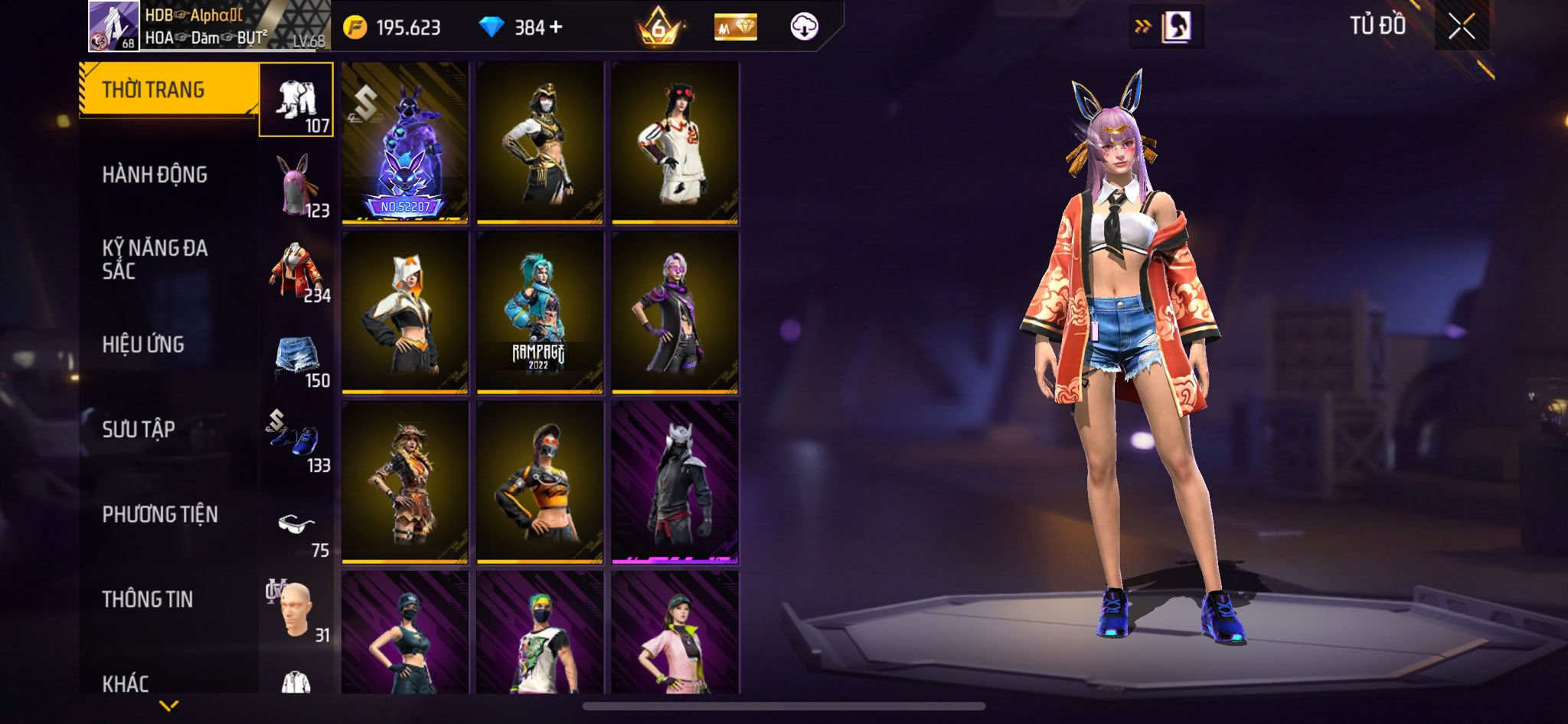Choose the full outfit sets category
This screenshot has width=1568, height=724.
click(296, 100)
